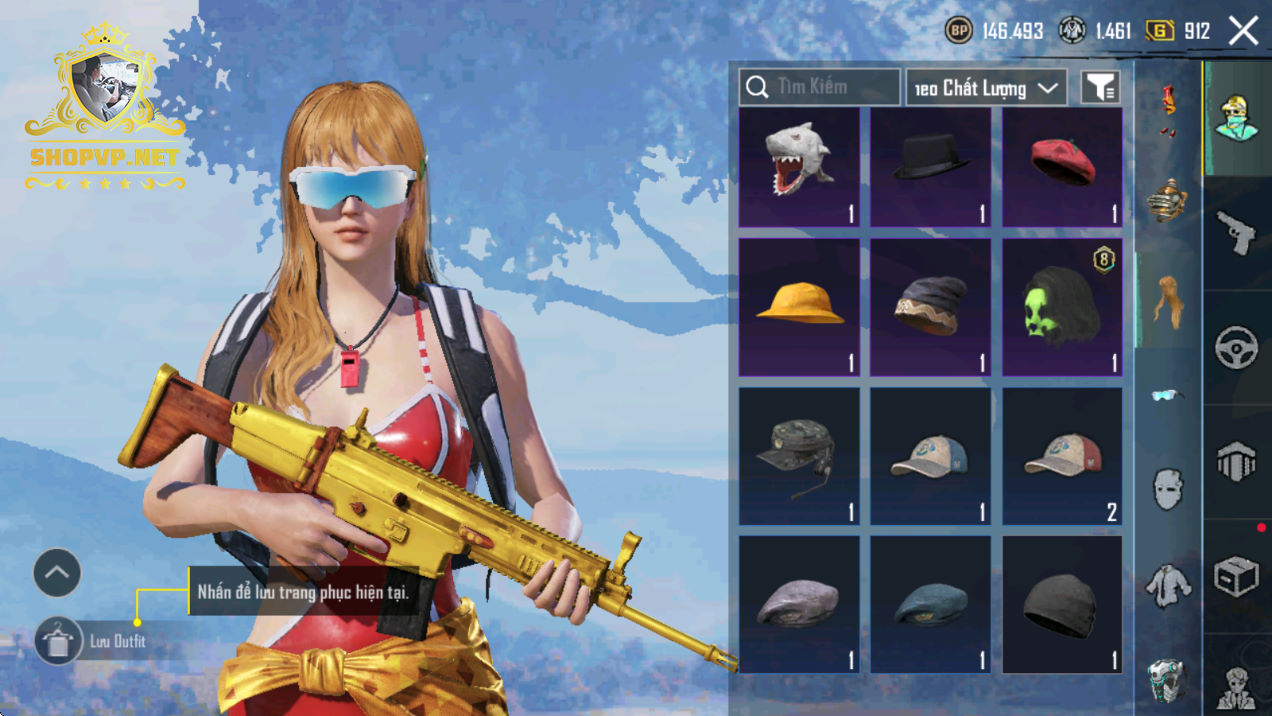Pick the camo cap with headset
Viewport: 1272px width, 716px height.
[x=799, y=456]
